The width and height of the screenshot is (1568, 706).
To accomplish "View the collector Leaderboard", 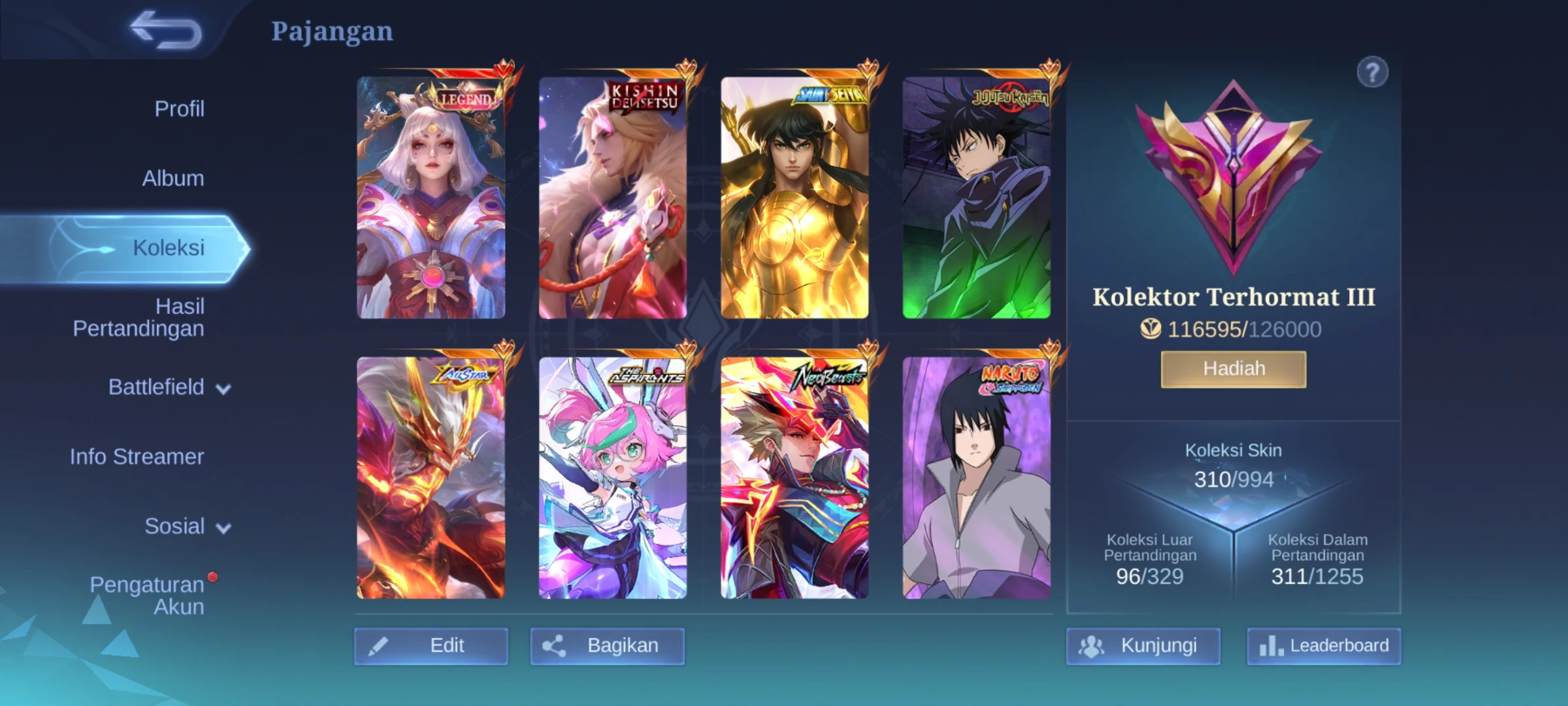I will point(1324,646).
